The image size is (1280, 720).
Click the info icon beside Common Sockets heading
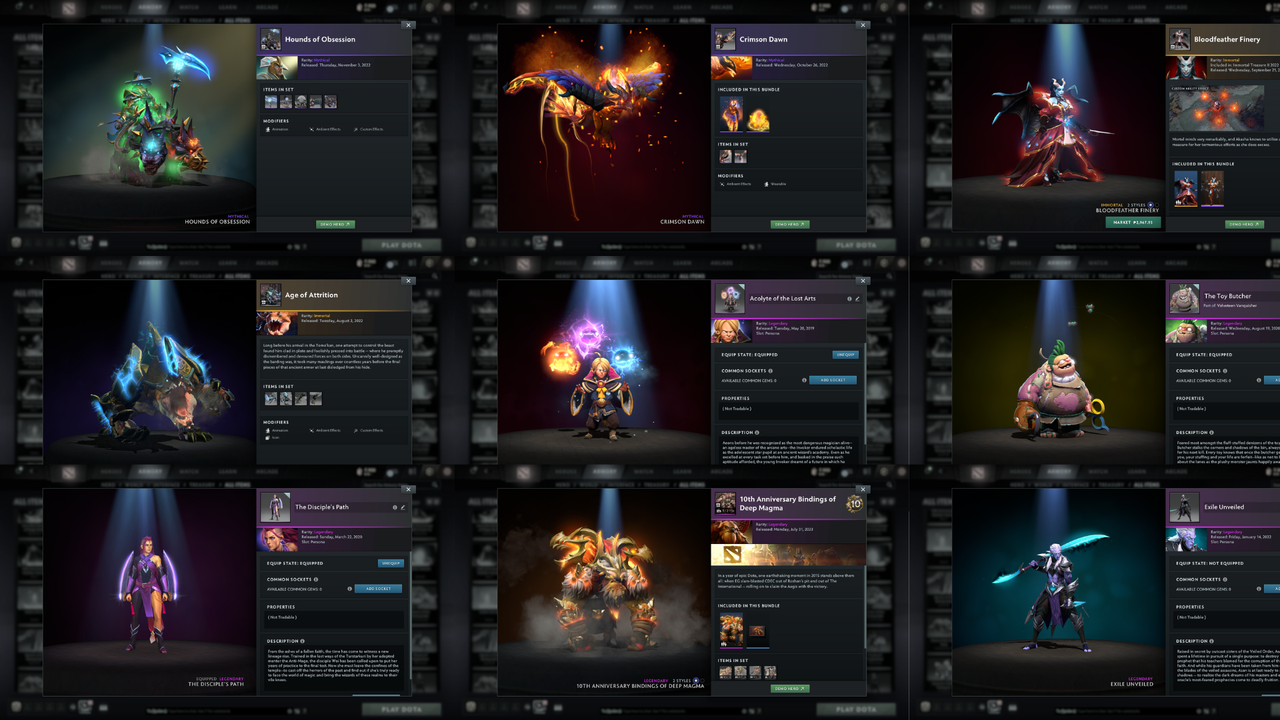tap(770, 371)
